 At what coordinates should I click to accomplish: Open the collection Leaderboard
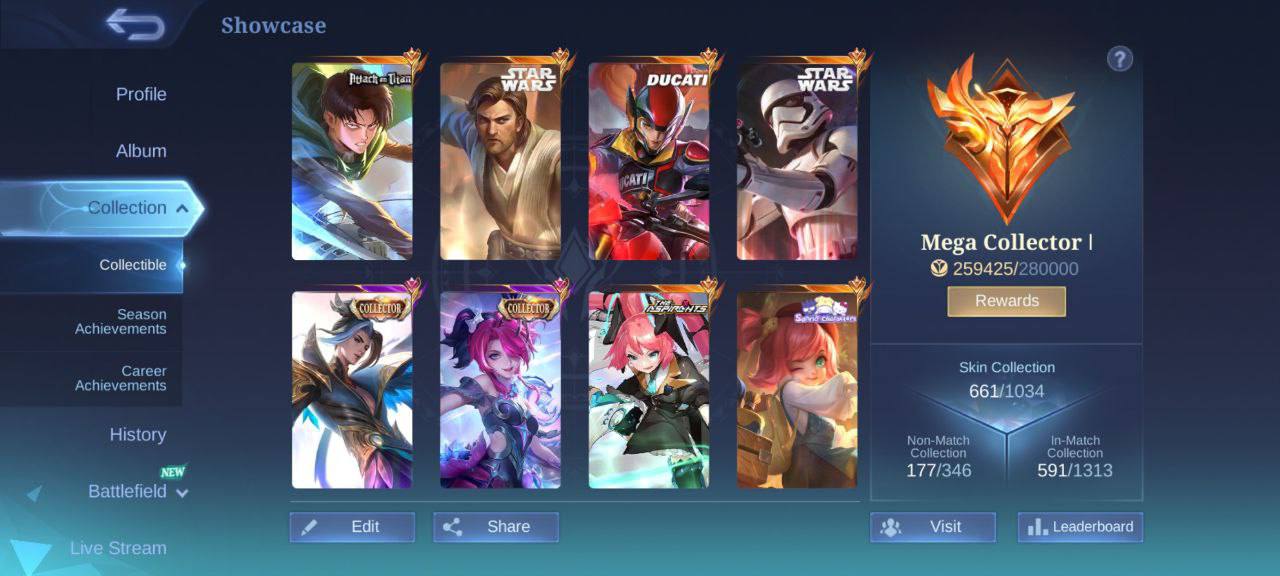point(1080,527)
